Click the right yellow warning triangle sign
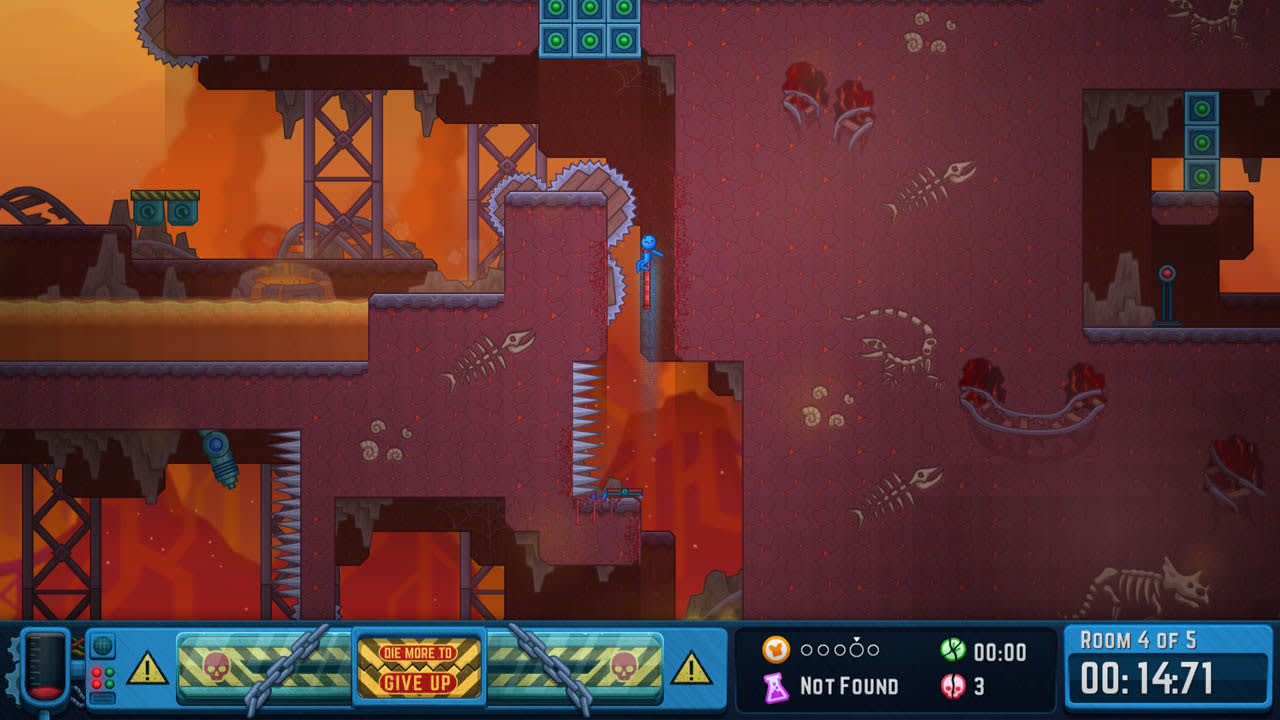1280x720 pixels. pos(690,670)
